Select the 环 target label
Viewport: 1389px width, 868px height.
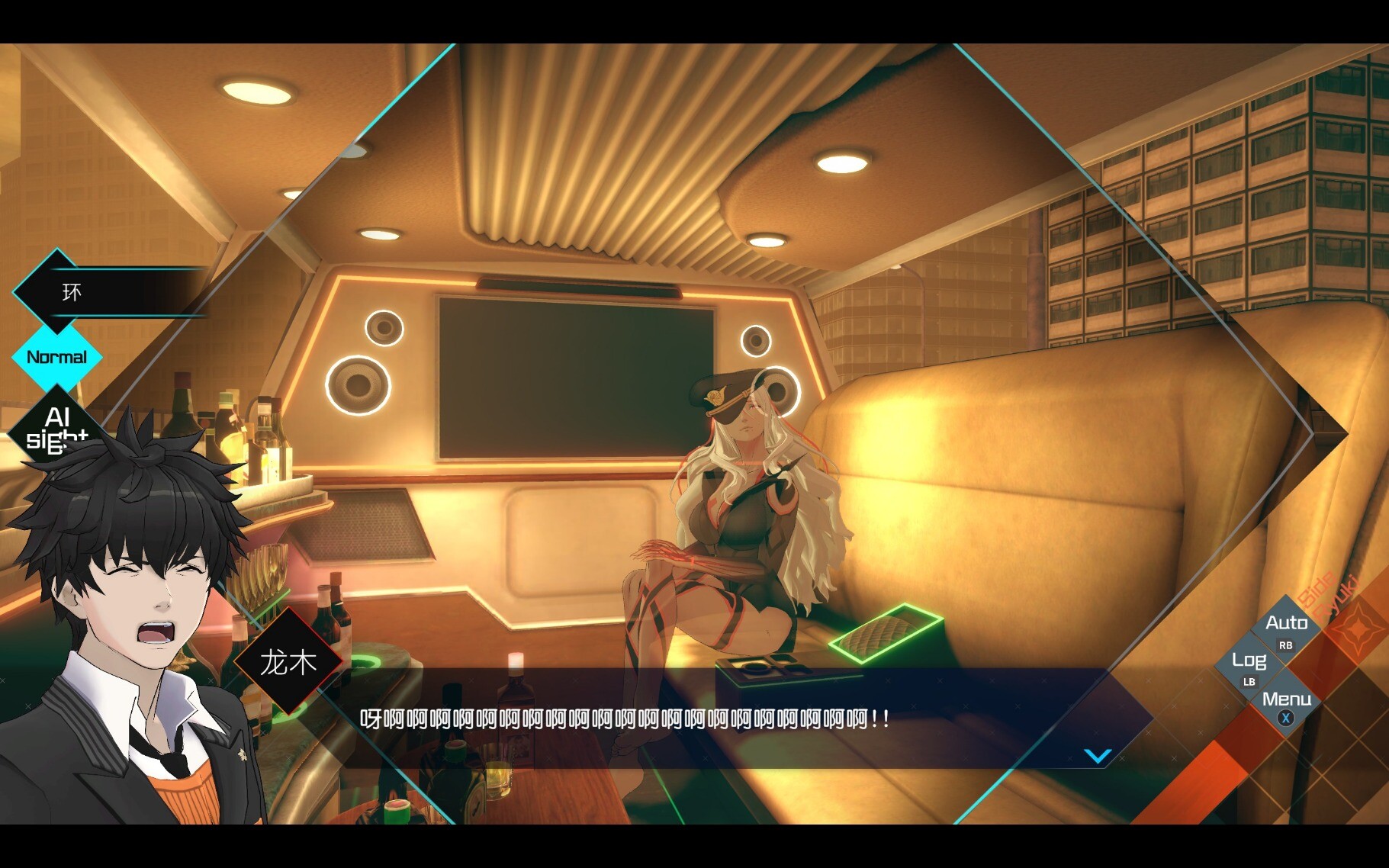(72, 292)
